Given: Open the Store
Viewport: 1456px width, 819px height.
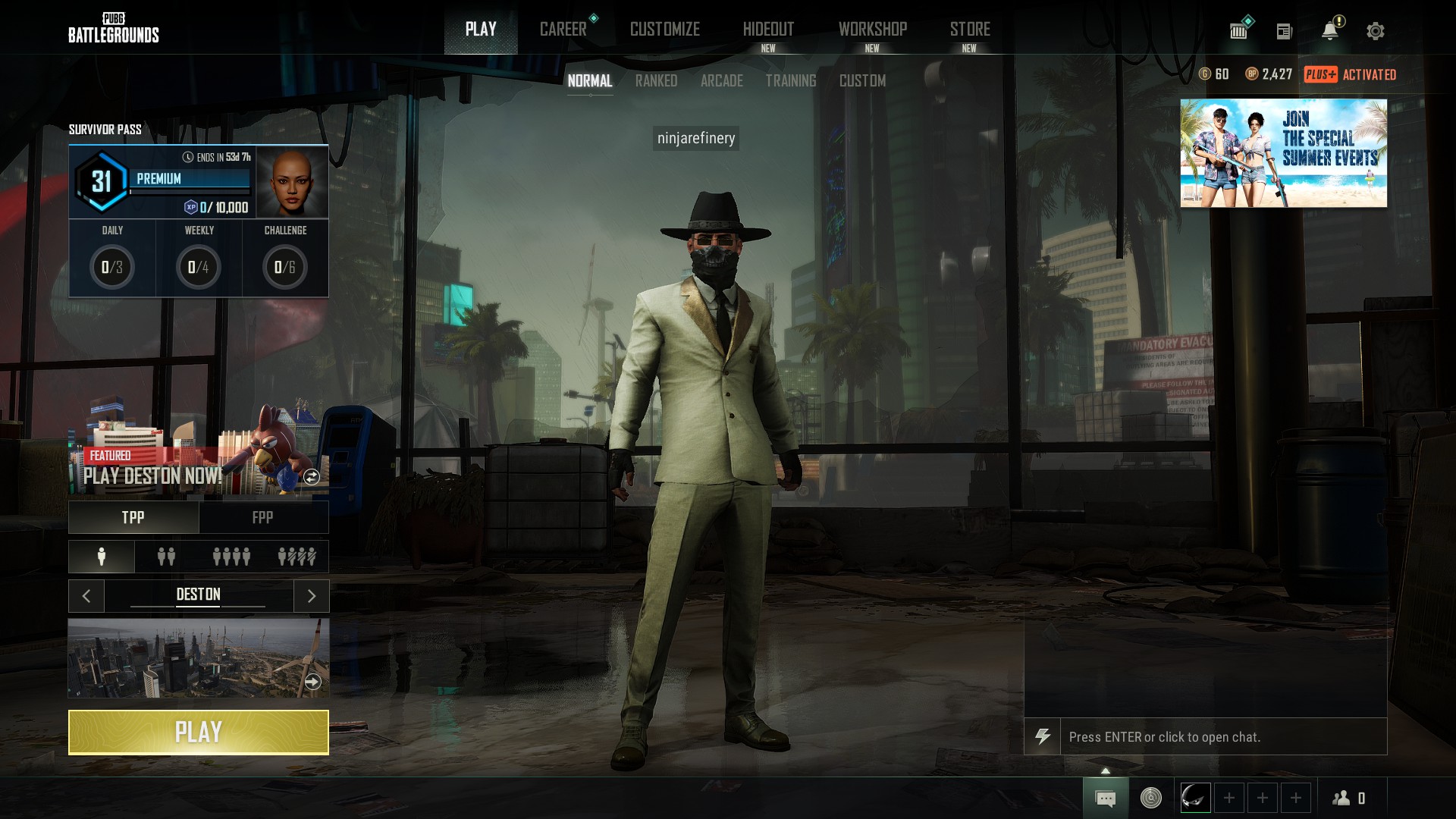Looking at the screenshot, I should tap(970, 30).
